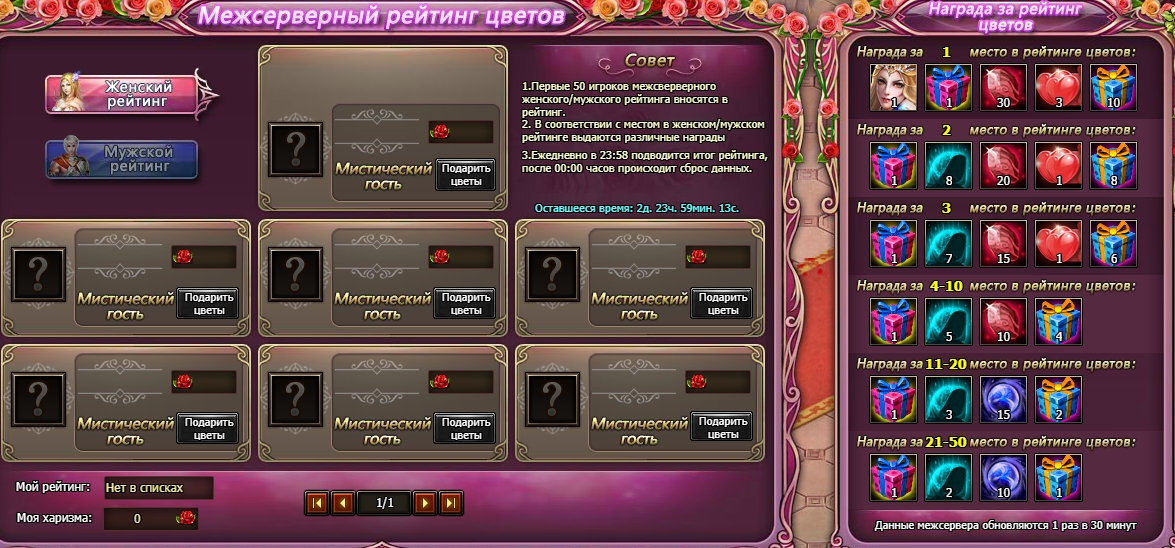
Task: Jump to the first rating page
Action: coord(317,503)
